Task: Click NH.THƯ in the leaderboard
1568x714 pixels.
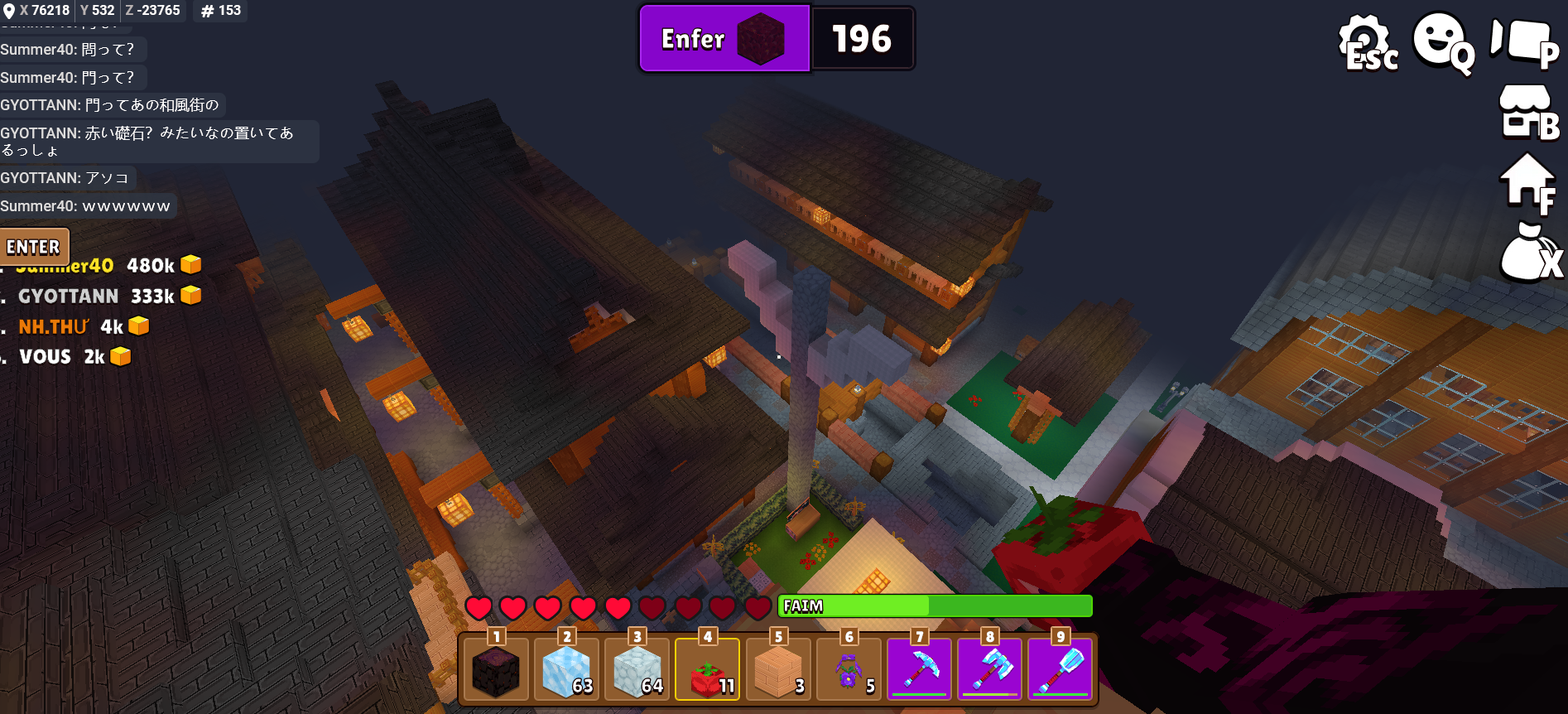Action: [x=54, y=327]
